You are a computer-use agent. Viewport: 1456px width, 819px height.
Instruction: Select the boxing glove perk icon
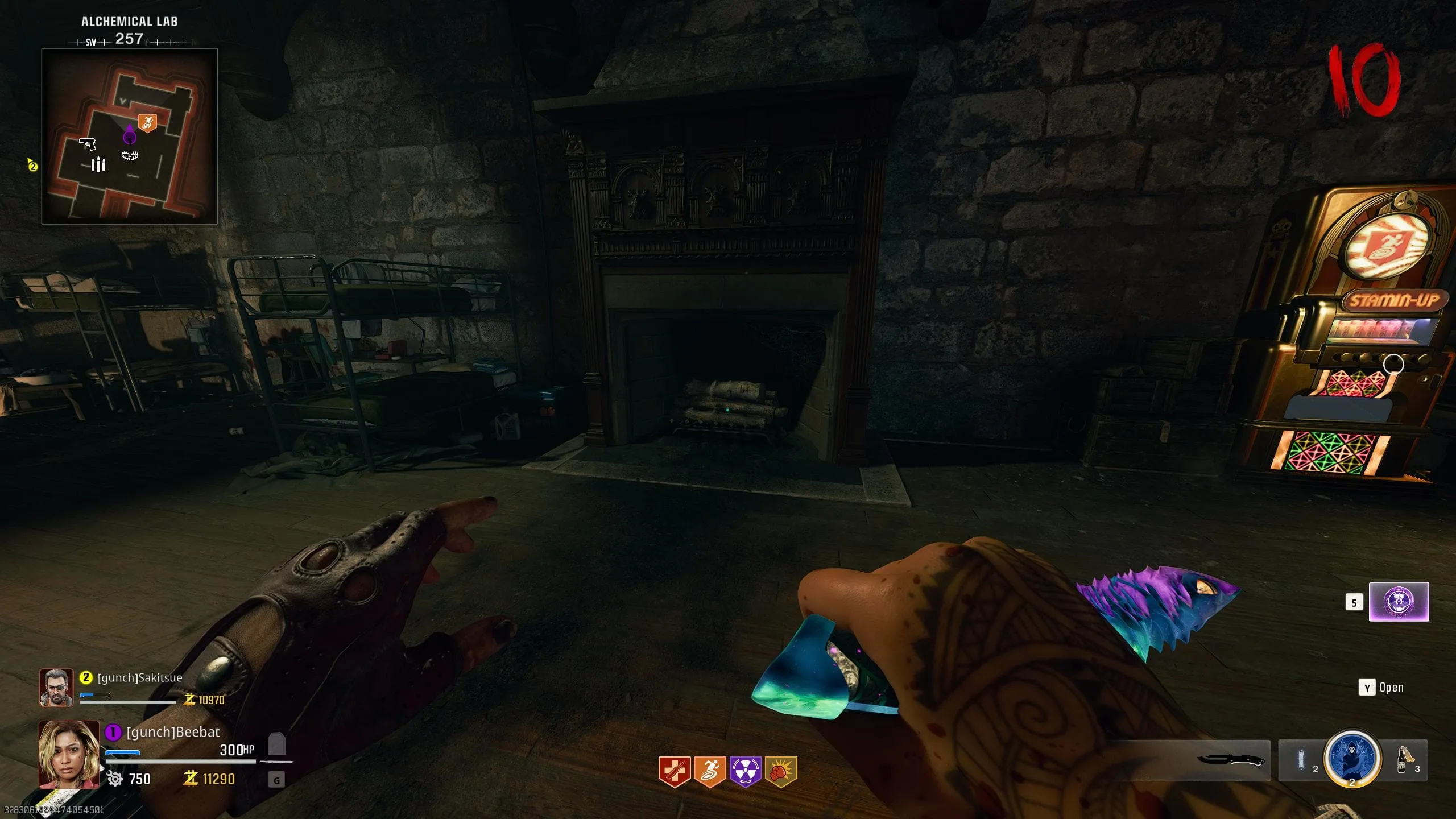click(x=781, y=771)
